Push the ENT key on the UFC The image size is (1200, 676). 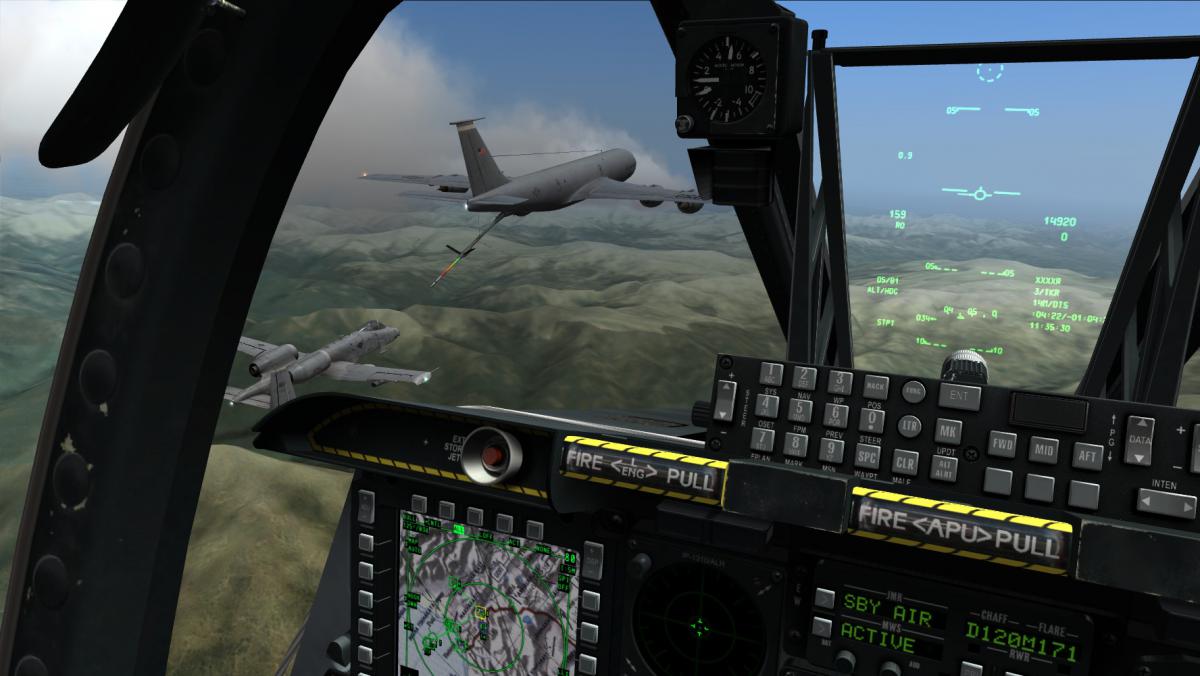959,397
